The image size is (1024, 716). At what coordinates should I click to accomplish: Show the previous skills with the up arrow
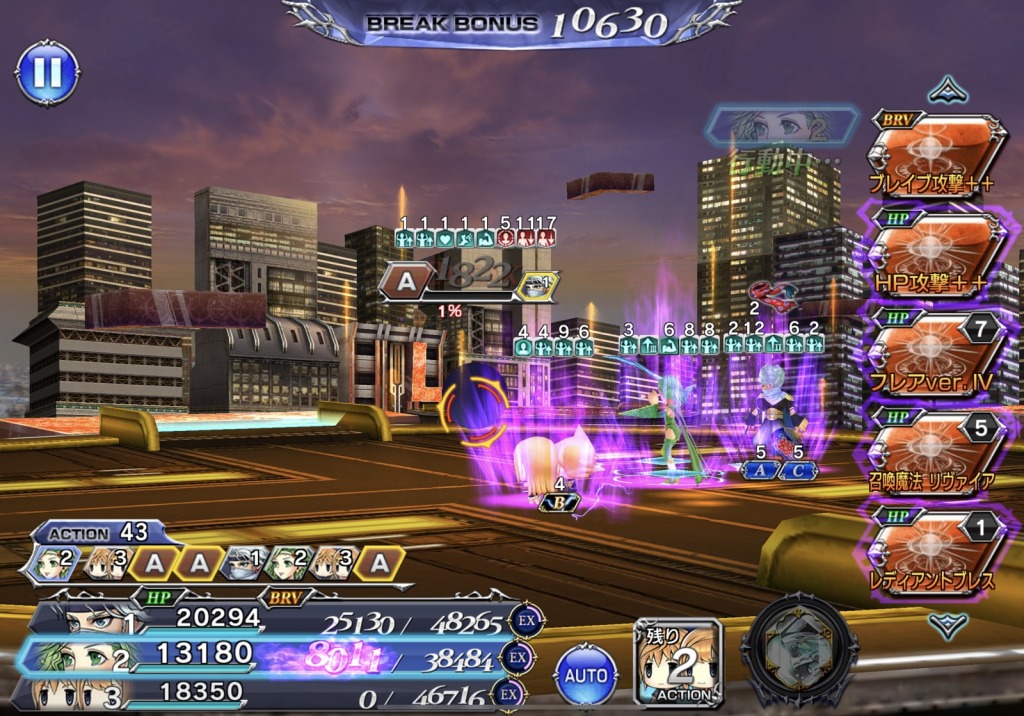click(x=946, y=92)
